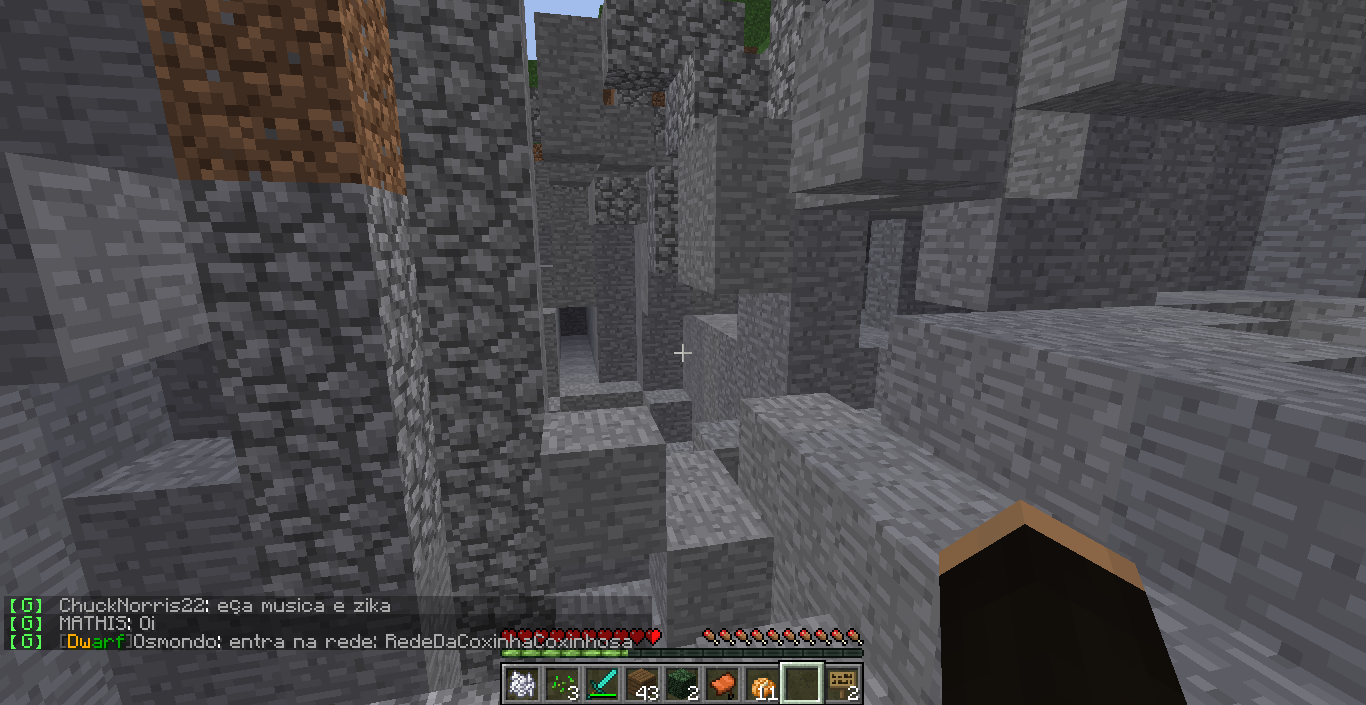The image size is (1366, 705).
Task: Choose the leaves block slot
Action: coord(681,684)
